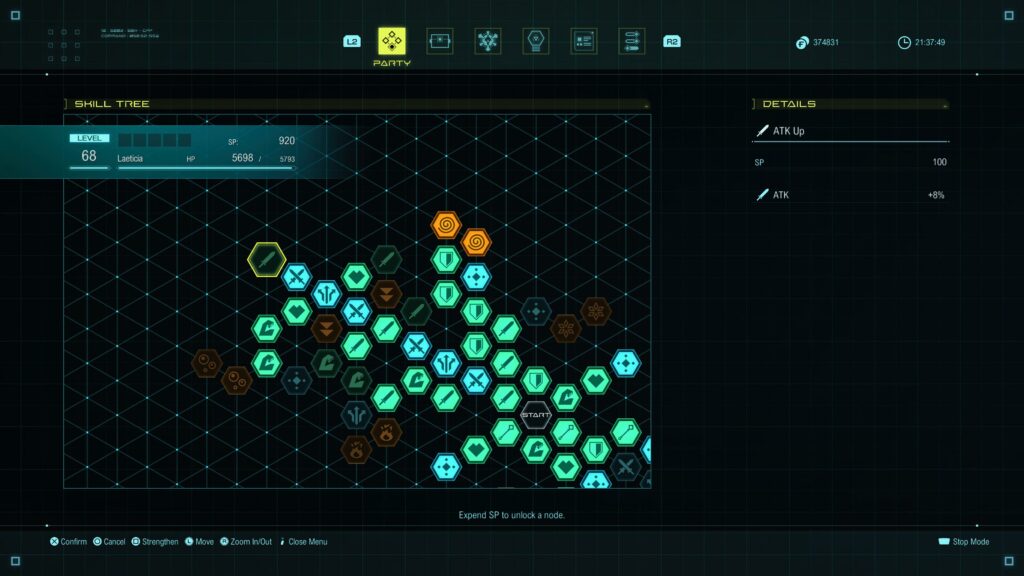
Task: Open the snowflake-shaped network icon tab
Action: click(488, 41)
